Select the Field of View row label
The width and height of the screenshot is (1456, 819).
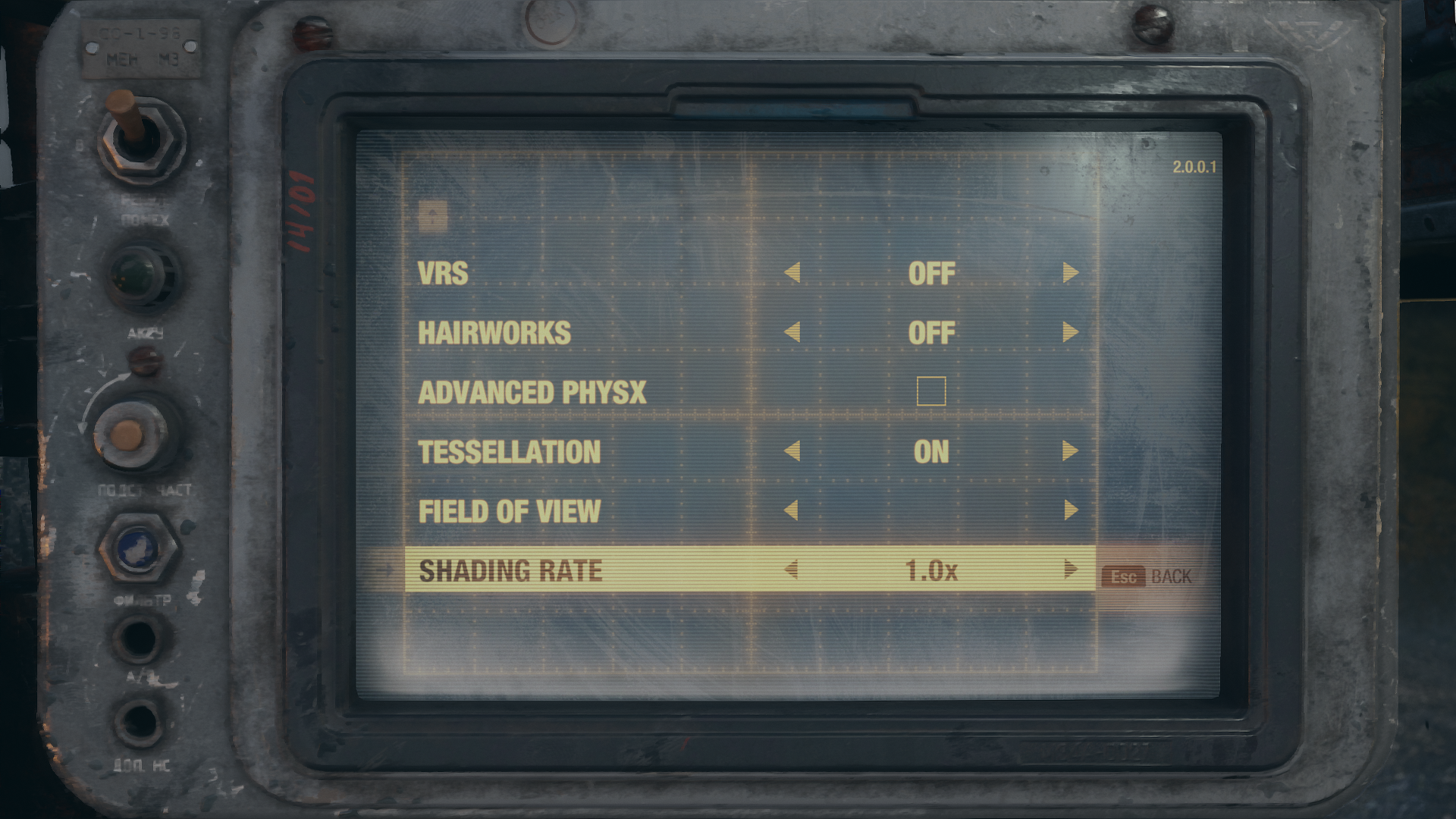tap(510, 512)
